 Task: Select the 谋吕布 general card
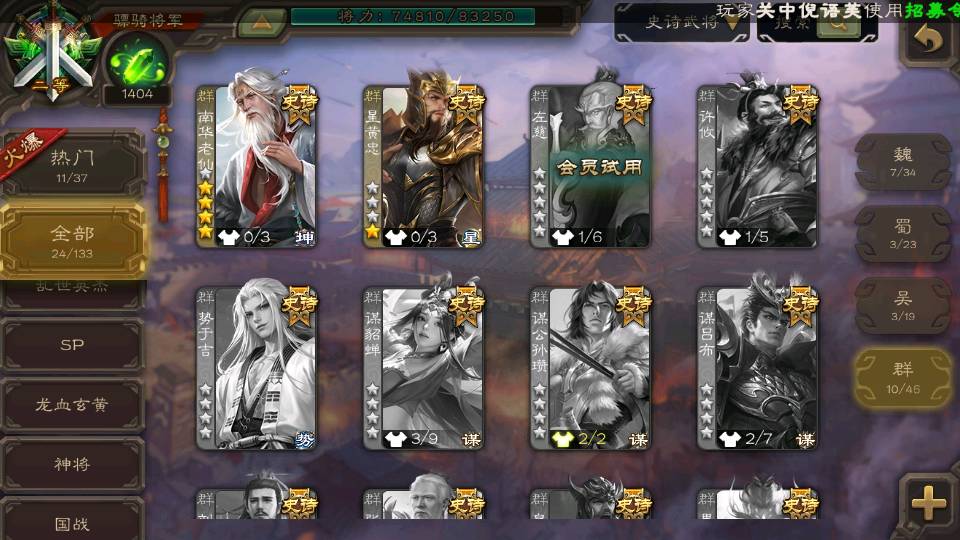[757, 367]
